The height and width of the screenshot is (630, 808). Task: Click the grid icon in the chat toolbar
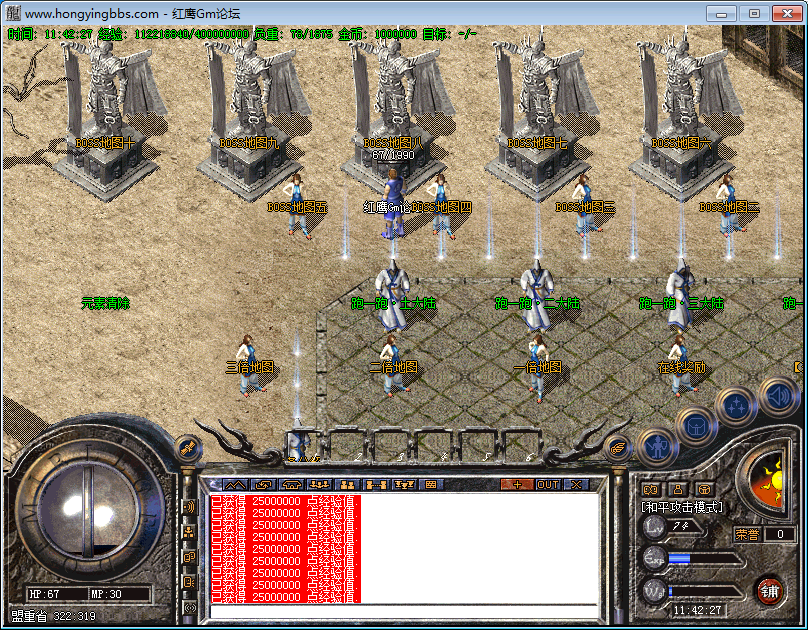click(x=432, y=484)
